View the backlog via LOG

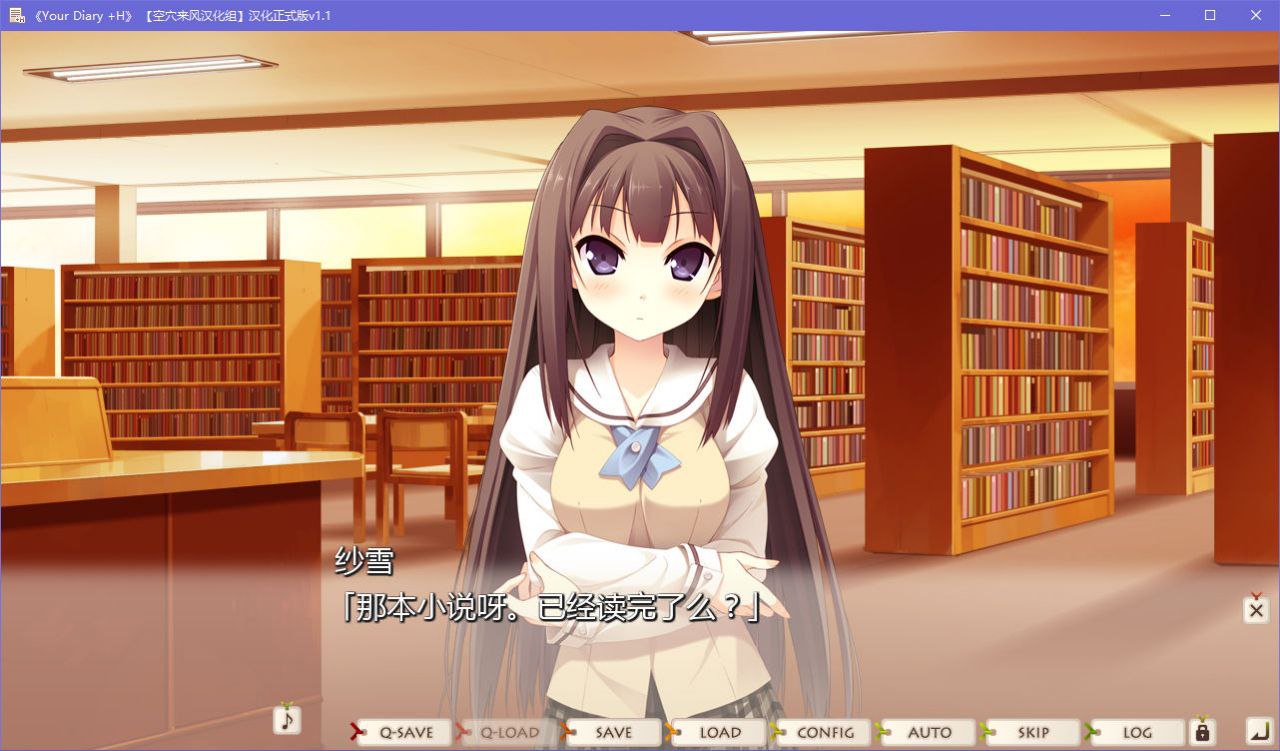(x=1138, y=732)
